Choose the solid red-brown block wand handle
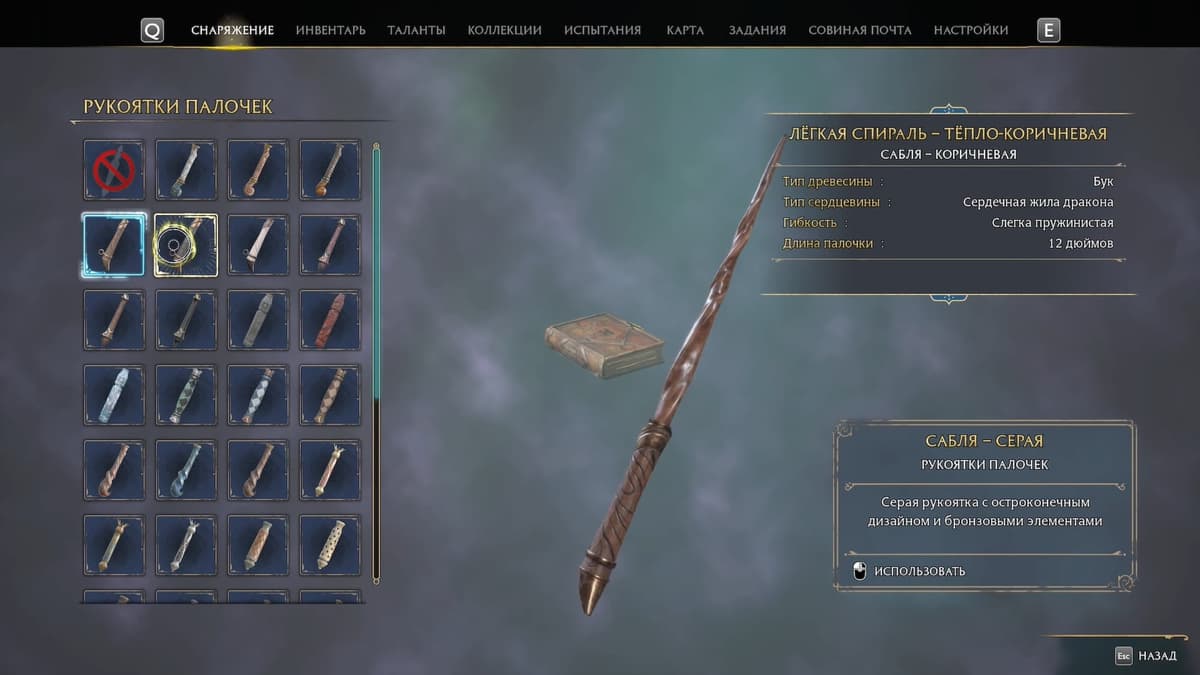Screen dimensions: 1200x675 click(x=330, y=320)
